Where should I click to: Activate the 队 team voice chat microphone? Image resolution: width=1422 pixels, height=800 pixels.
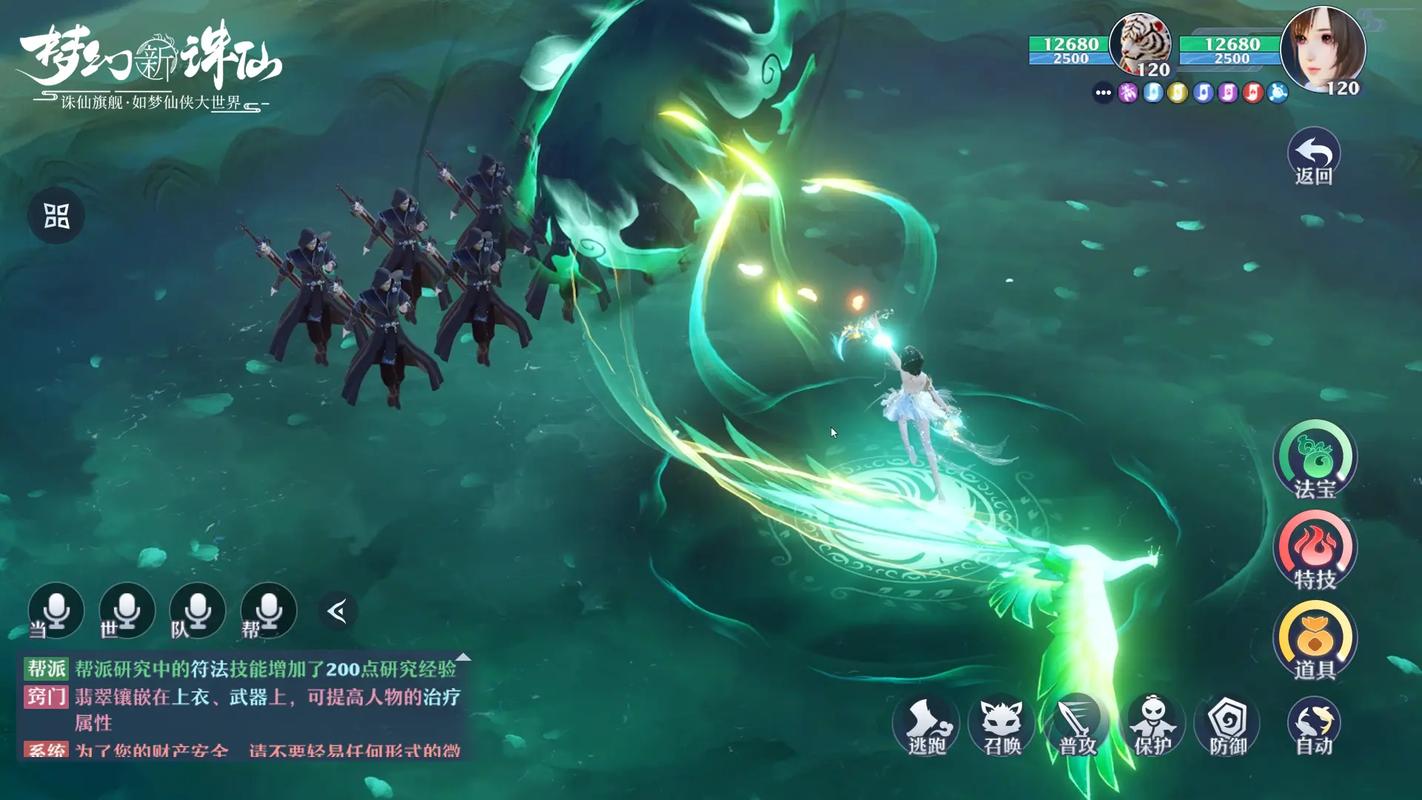tap(197, 610)
